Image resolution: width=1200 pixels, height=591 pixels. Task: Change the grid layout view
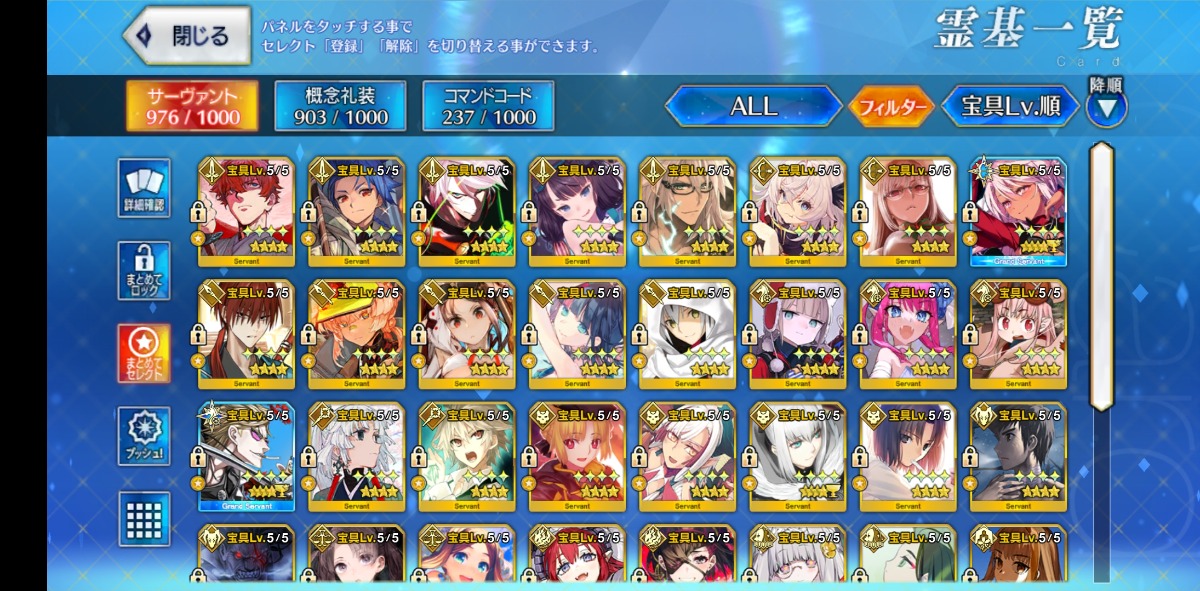coord(144,518)
